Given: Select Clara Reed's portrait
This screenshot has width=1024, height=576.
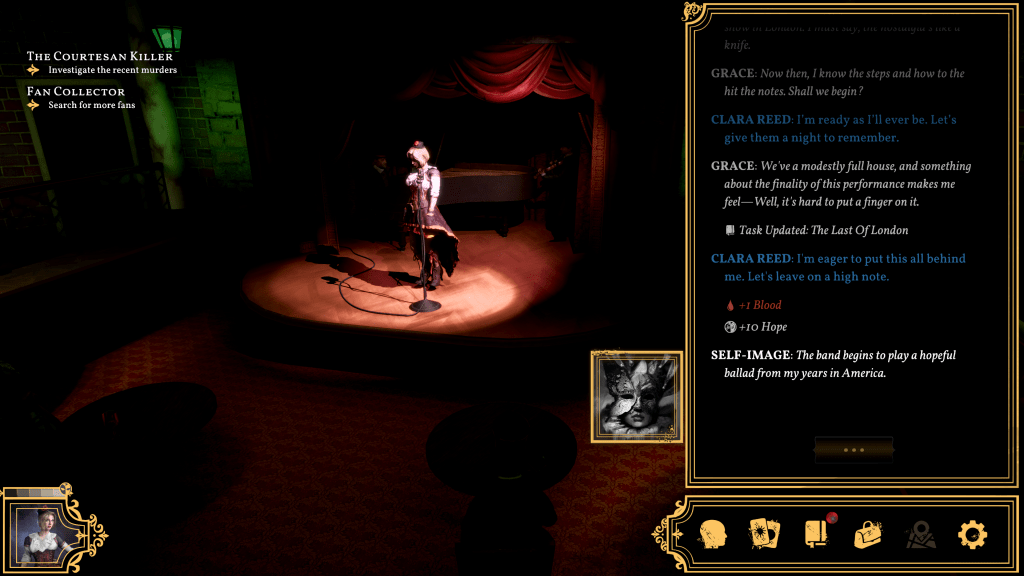Looking at the screenshot, I should click(x=41, y=531).
